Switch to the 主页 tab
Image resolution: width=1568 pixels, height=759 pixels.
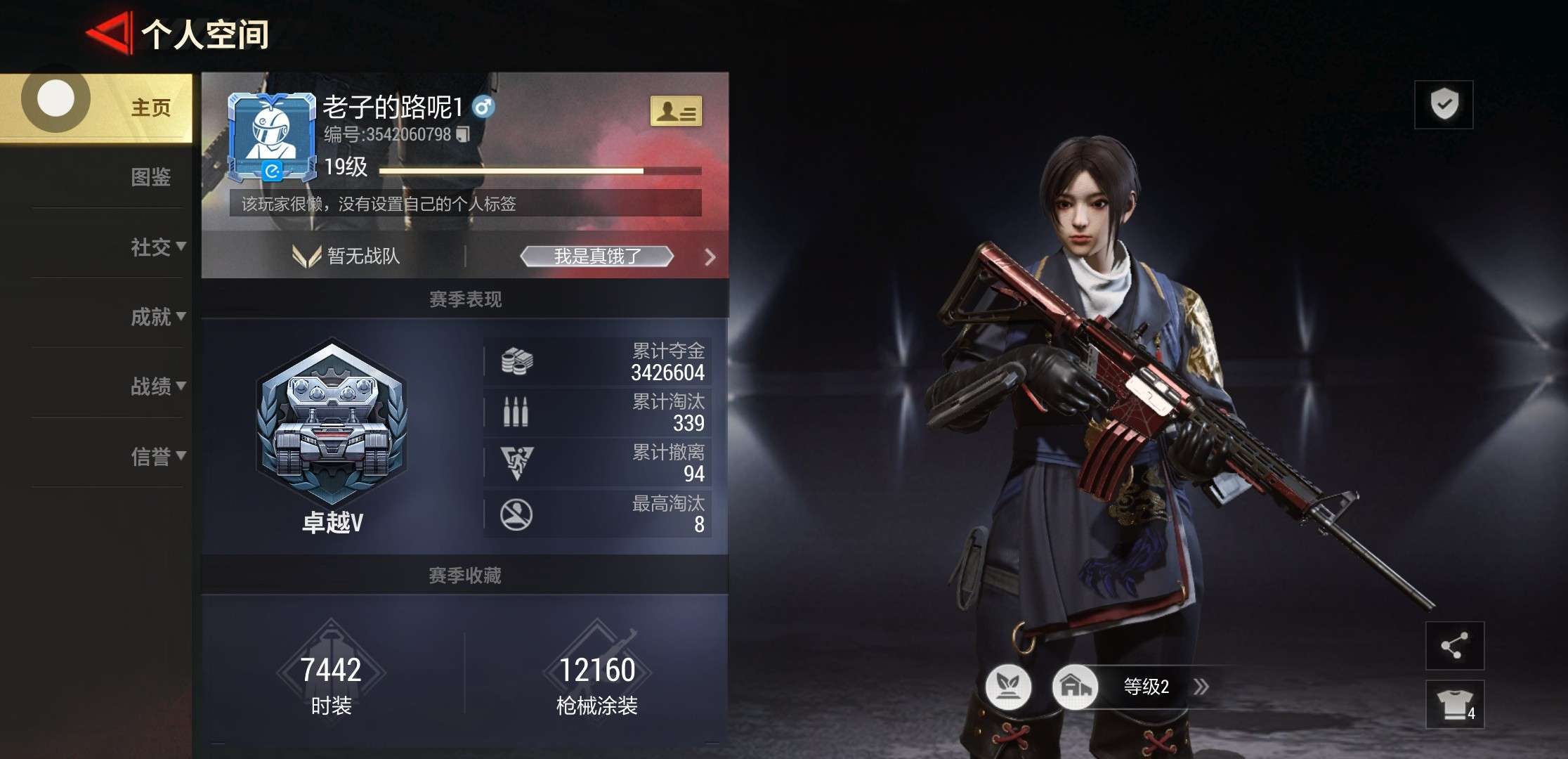pyautogui.click(x=150, y=108)
